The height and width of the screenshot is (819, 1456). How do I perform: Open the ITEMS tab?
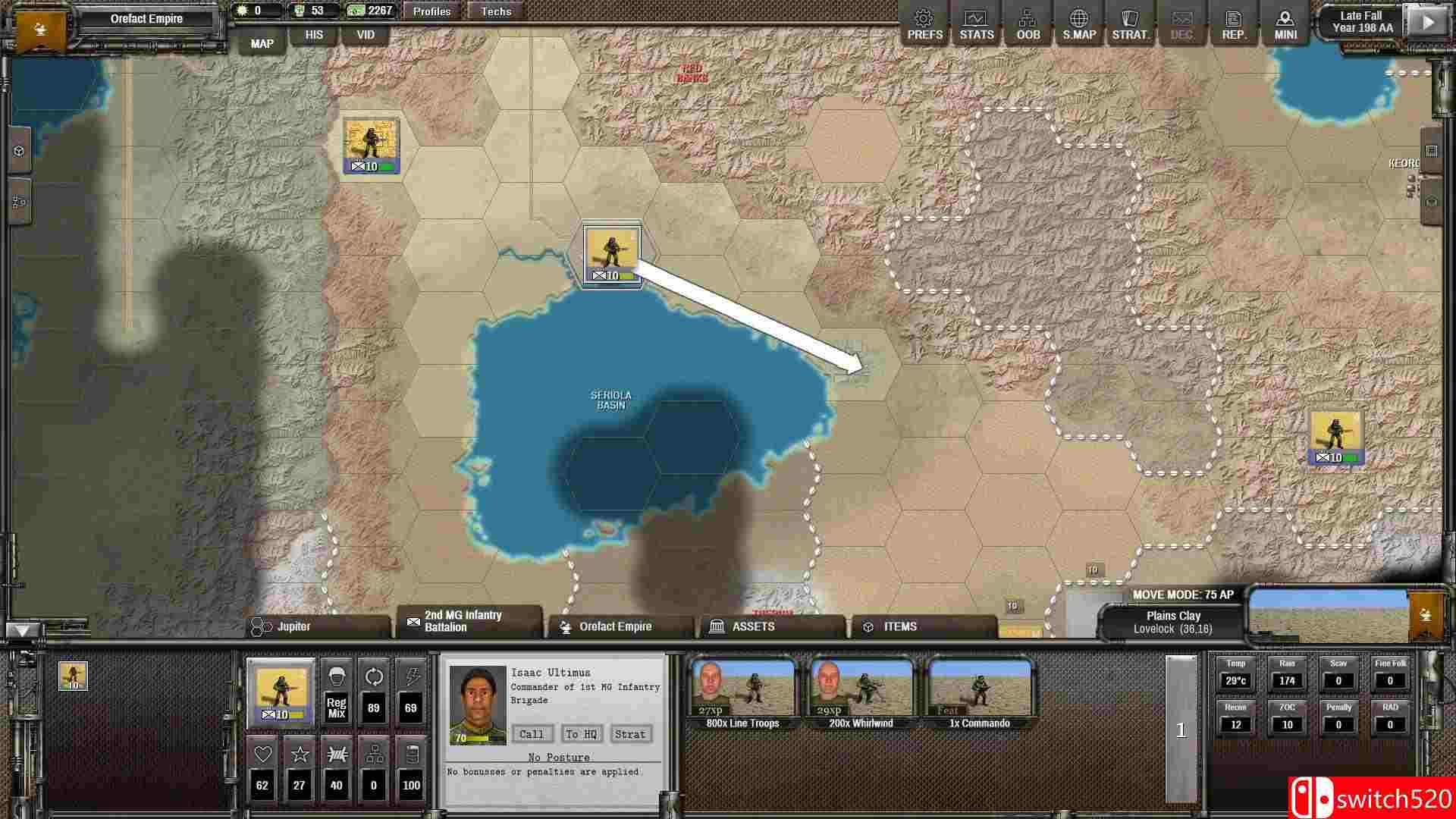901,626
